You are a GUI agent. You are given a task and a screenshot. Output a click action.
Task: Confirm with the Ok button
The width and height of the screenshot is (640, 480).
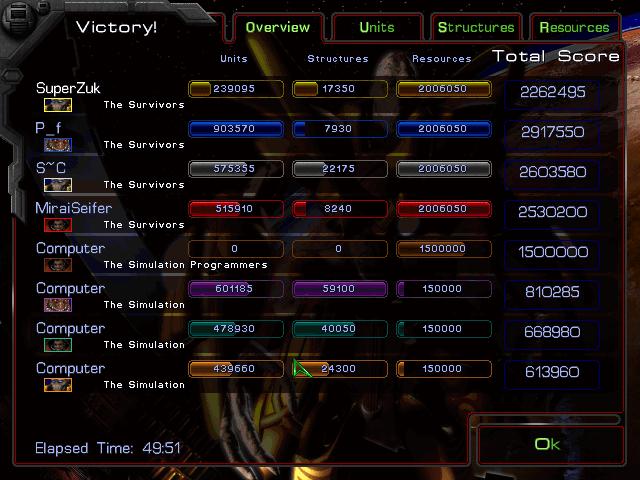[547, 444]
